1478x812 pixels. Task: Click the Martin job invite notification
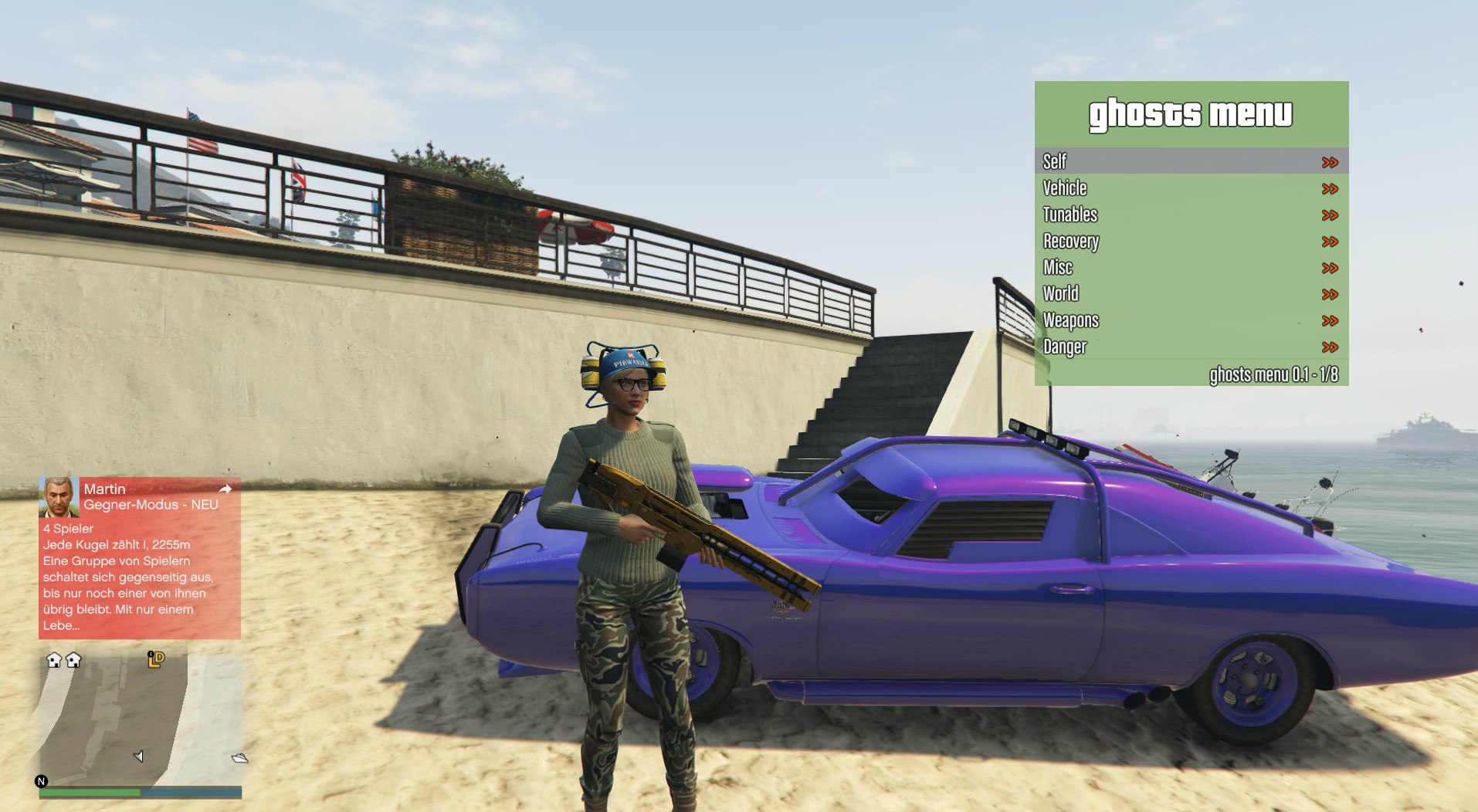(x=140, y=558)
